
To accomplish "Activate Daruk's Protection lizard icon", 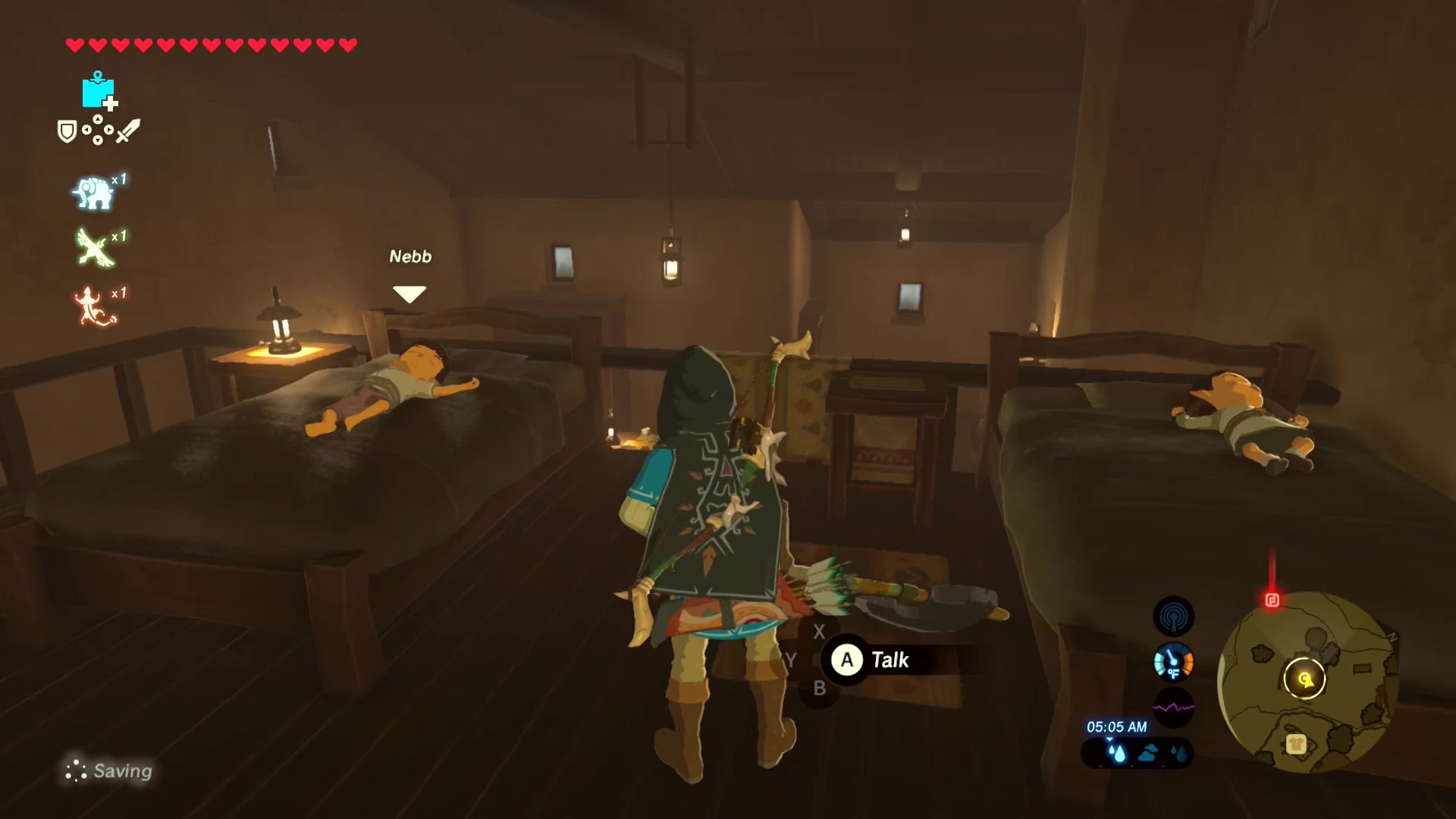I will pyautogui.click(x=93, y=306).
